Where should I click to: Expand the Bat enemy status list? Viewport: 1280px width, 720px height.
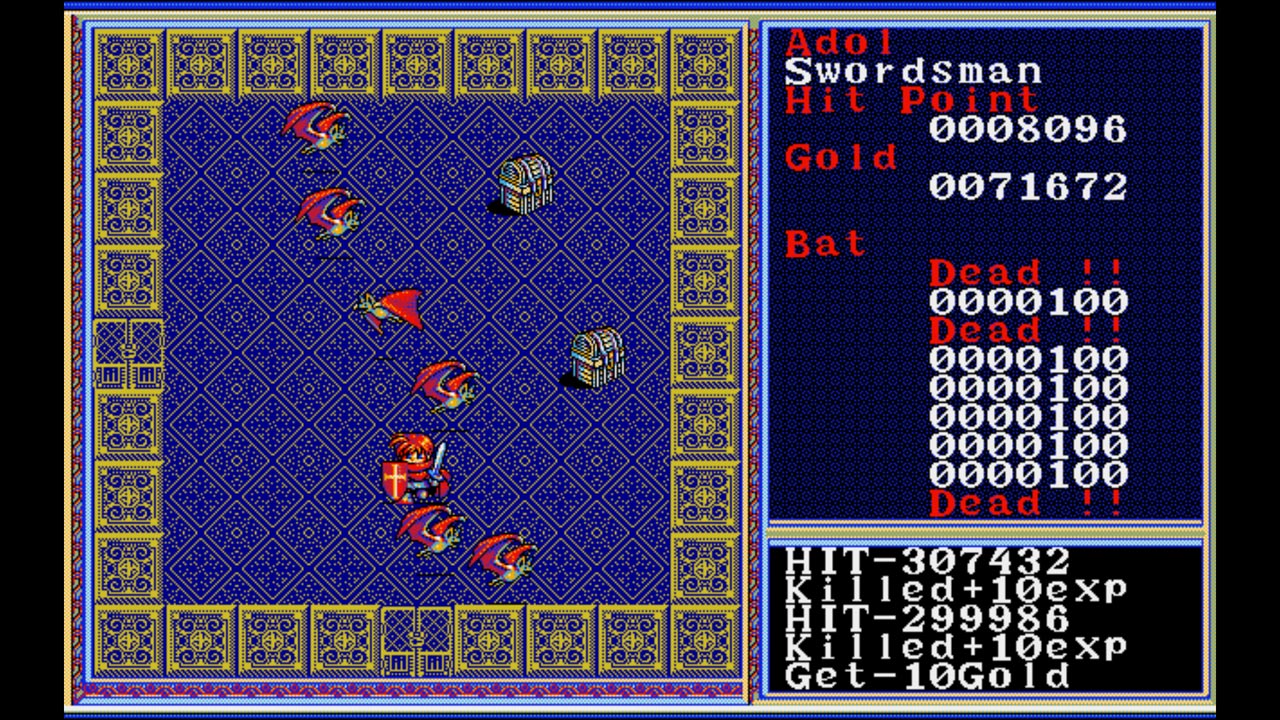[825, 243]
